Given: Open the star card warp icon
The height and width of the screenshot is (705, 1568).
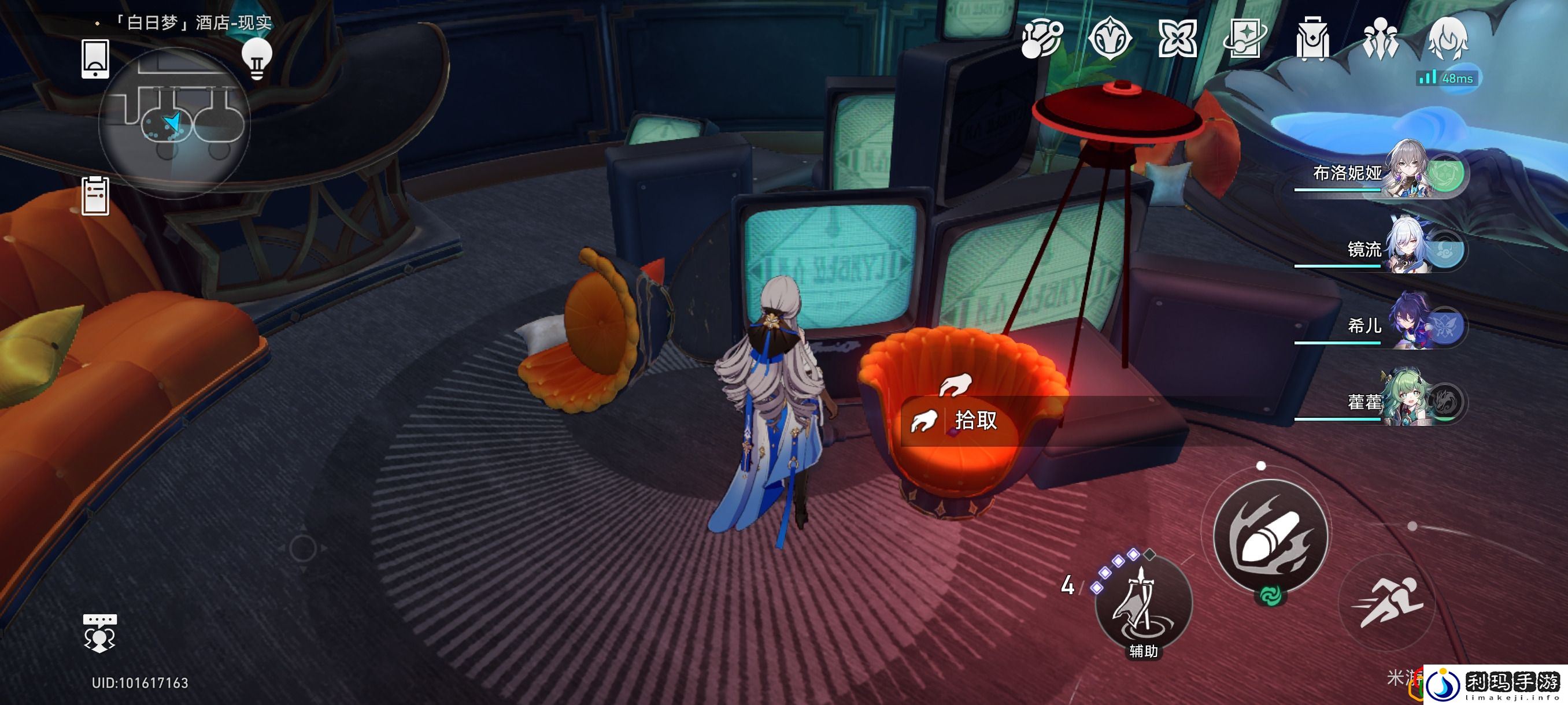Looking at the screenshot, I should [1245, 39].
